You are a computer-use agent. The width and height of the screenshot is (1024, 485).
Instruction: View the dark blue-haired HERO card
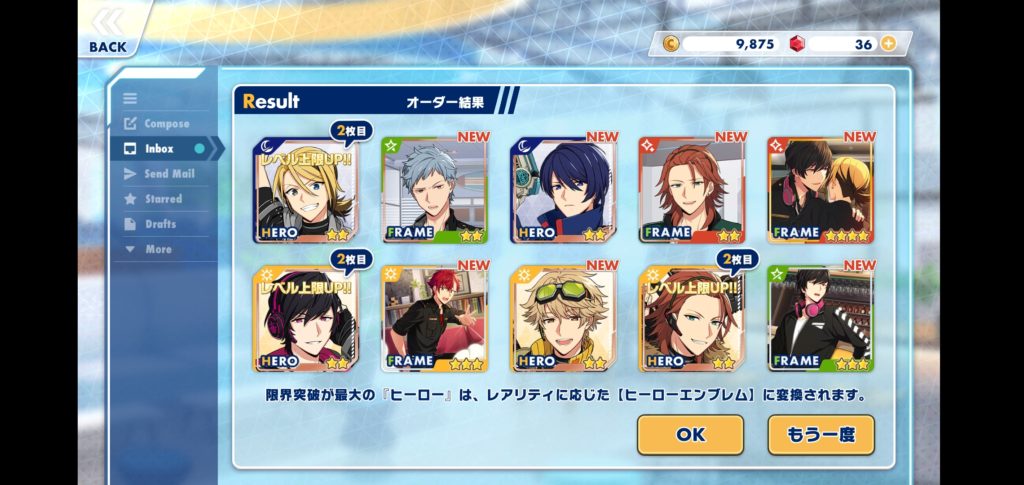[563, 190]
